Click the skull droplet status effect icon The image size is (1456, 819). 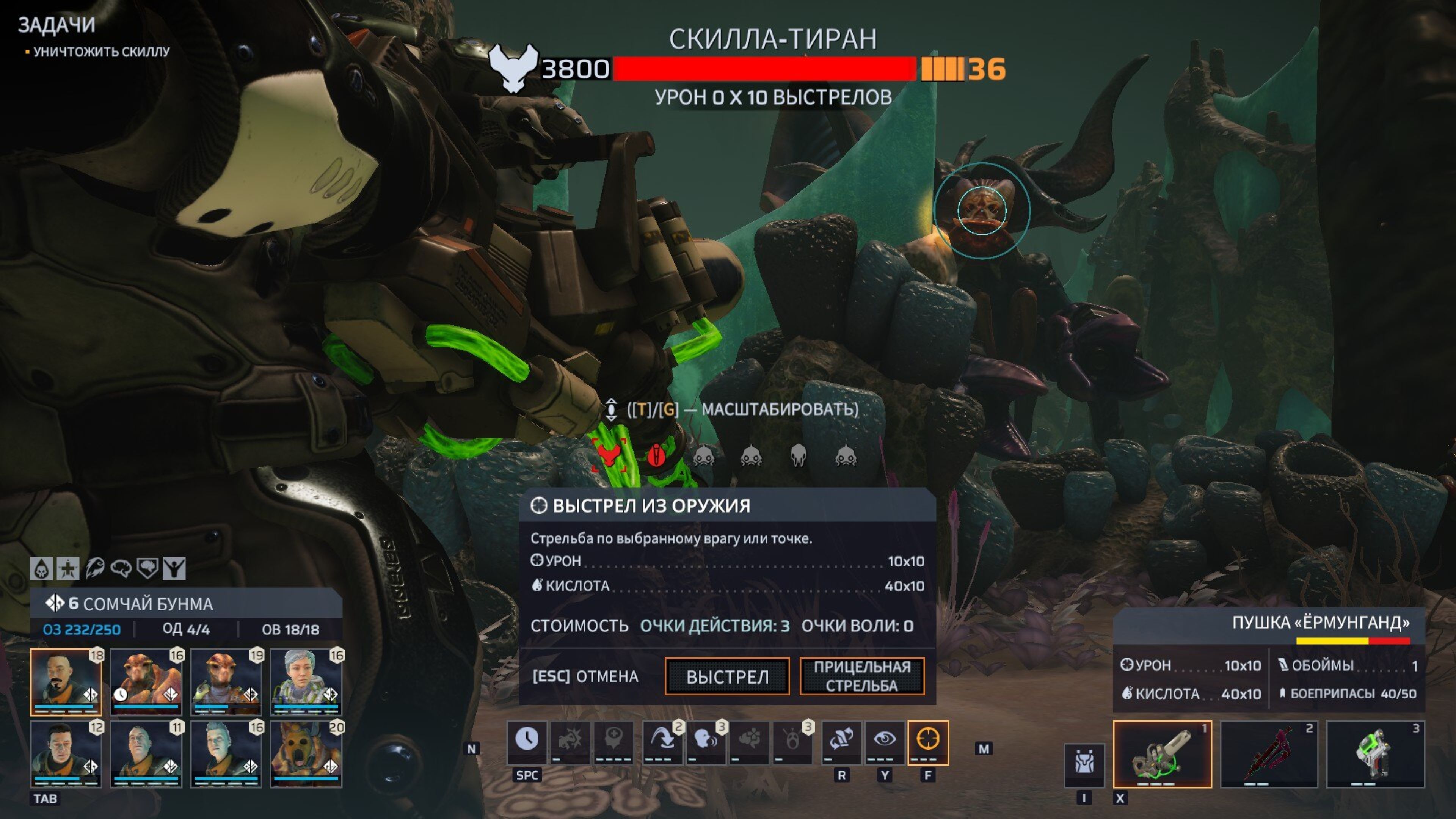point(41,569)
